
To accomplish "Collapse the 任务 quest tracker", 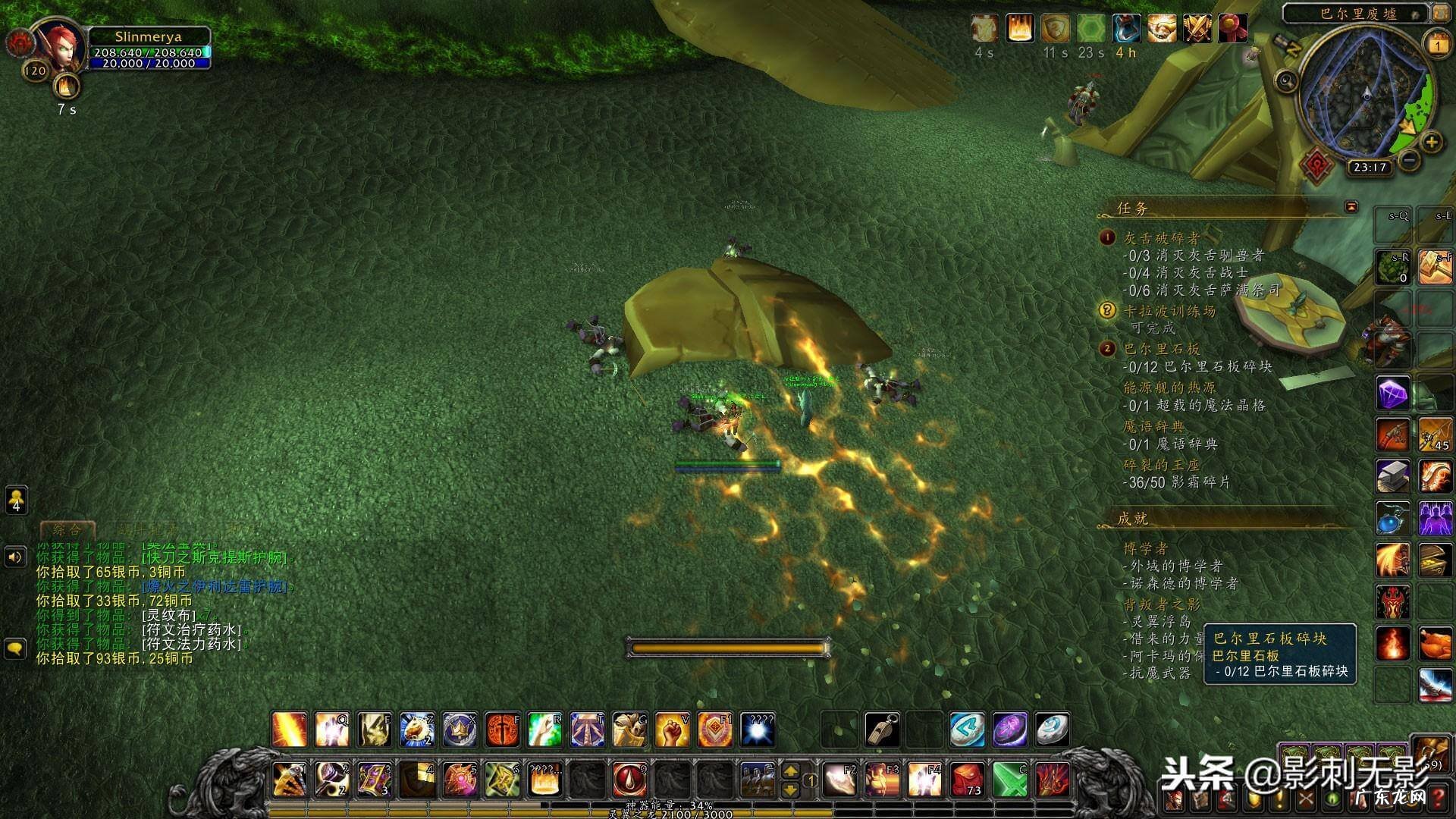I will (1351, 206).
